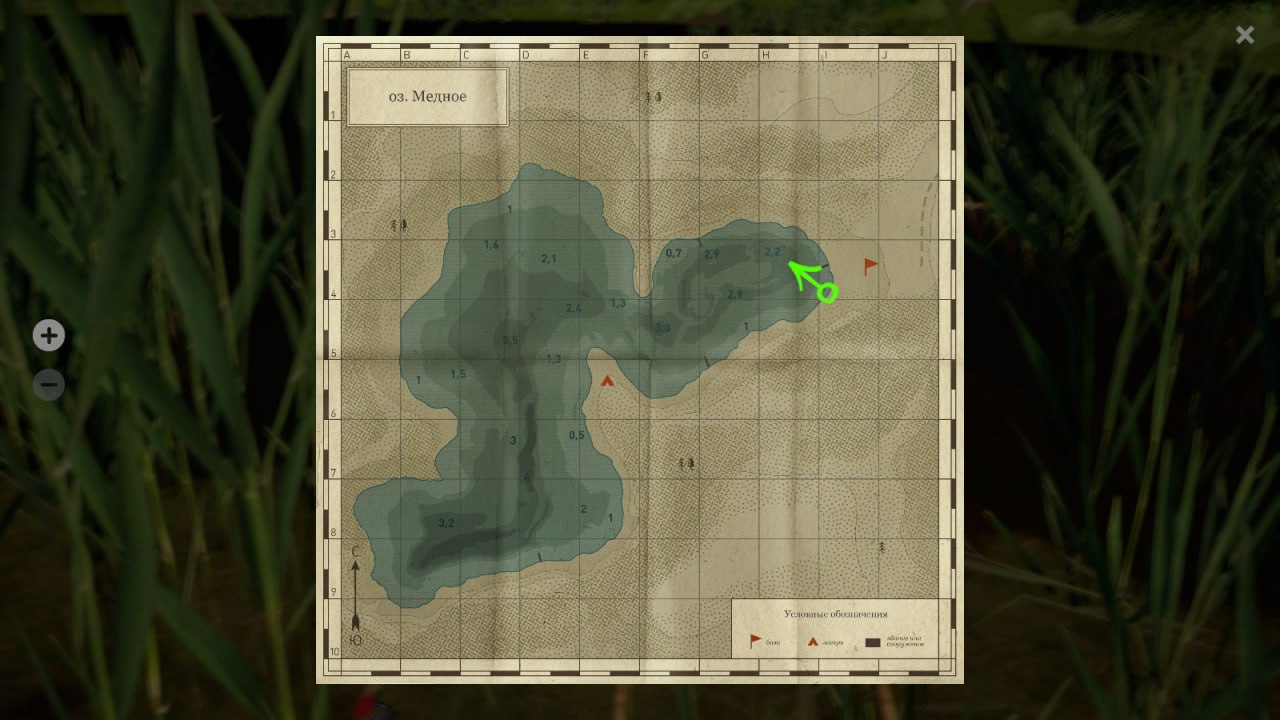Close the map with the X button
The width and height of the screenshot is (1280, 720).
click(x=1244, y=35)
